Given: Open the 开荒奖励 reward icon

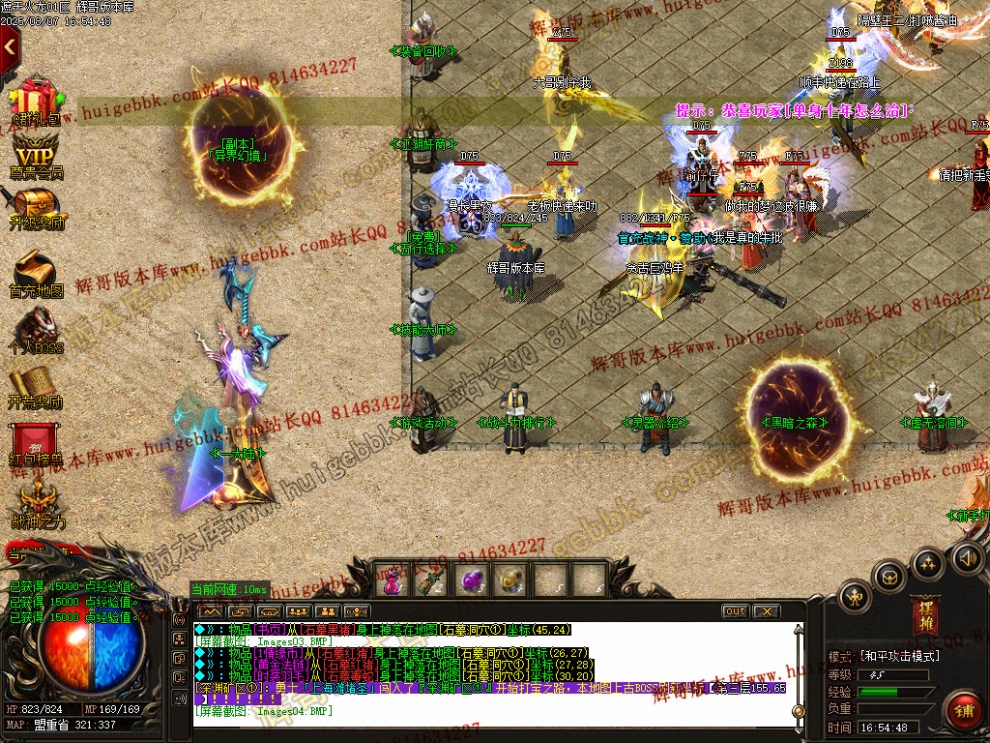Looking at the screenshot, I should coord(36,388).
